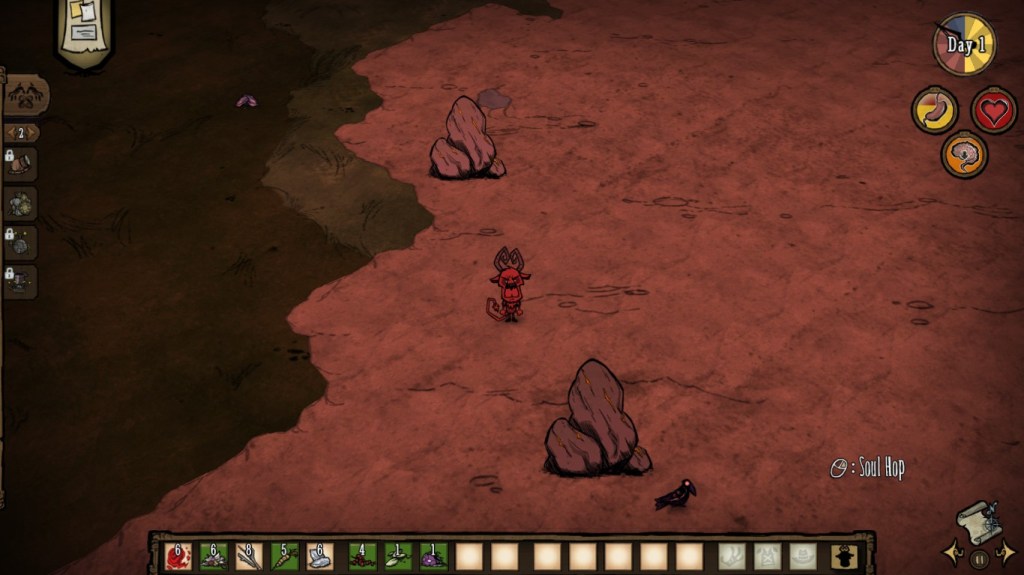Select the carrot stack of five
The width and height of the screenshot is (1024, 575).
click(x=285, y=556)
